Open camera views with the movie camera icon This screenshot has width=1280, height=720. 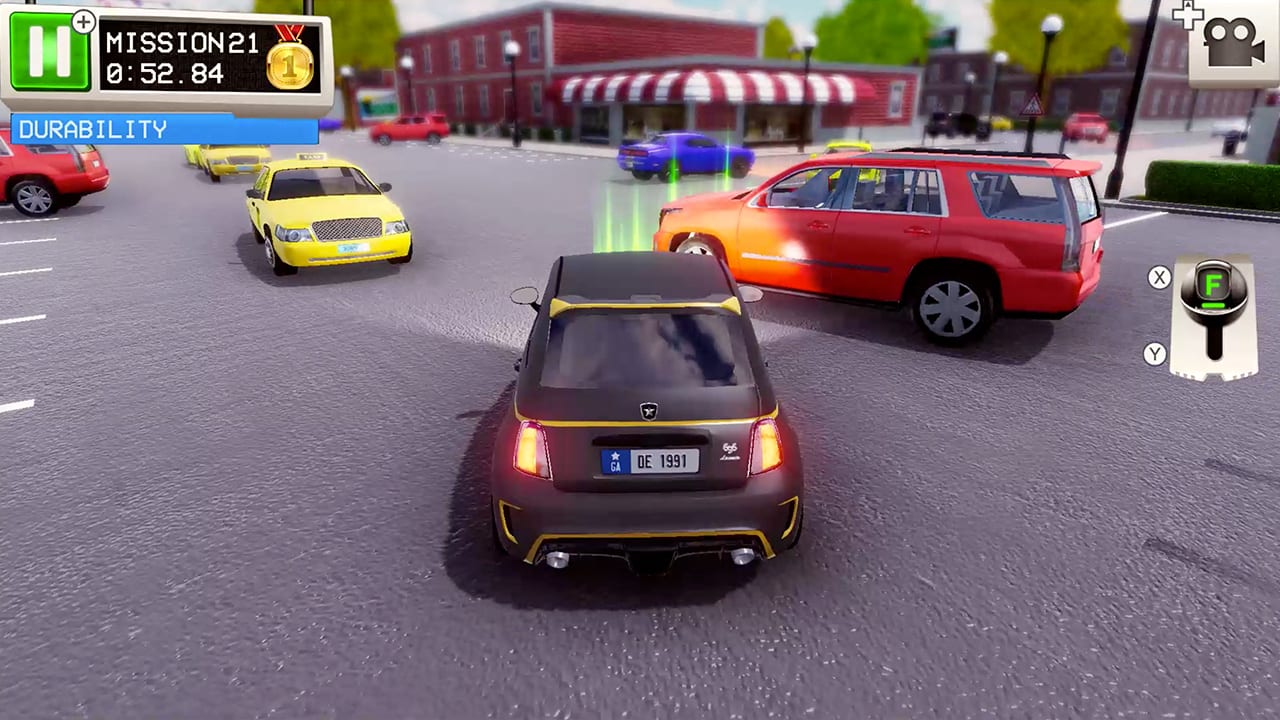pyautogui.click(x=1235, y=40)
